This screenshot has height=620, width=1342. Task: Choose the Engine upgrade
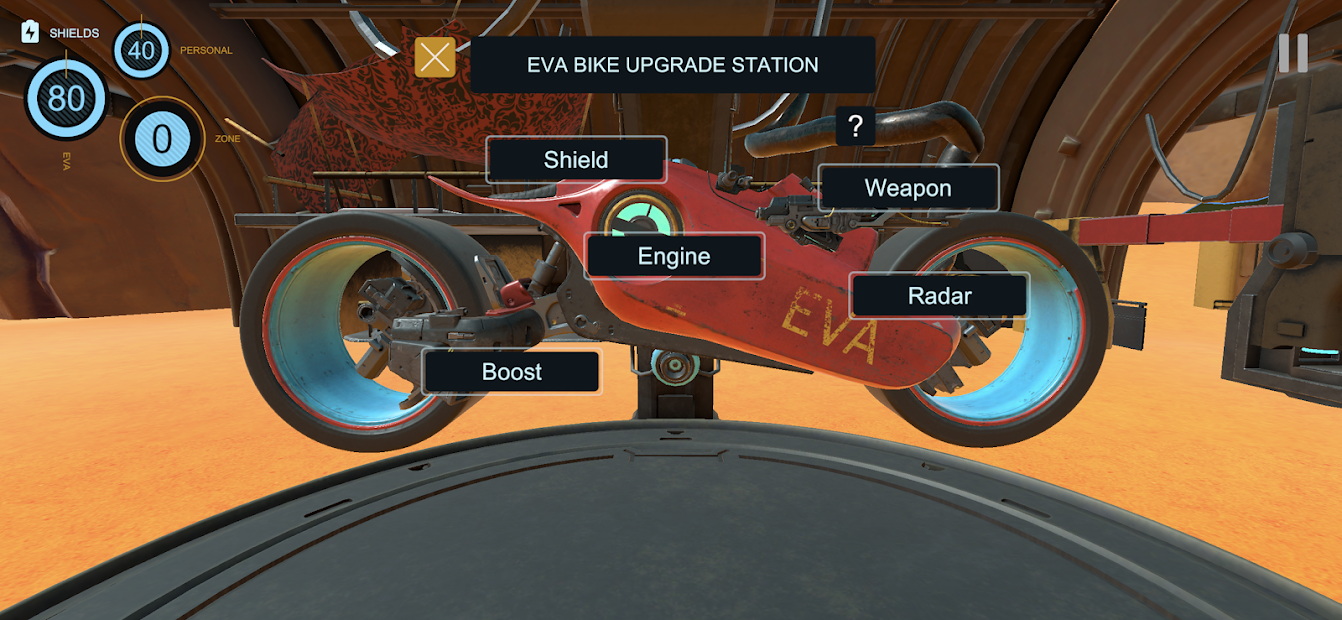674,256
